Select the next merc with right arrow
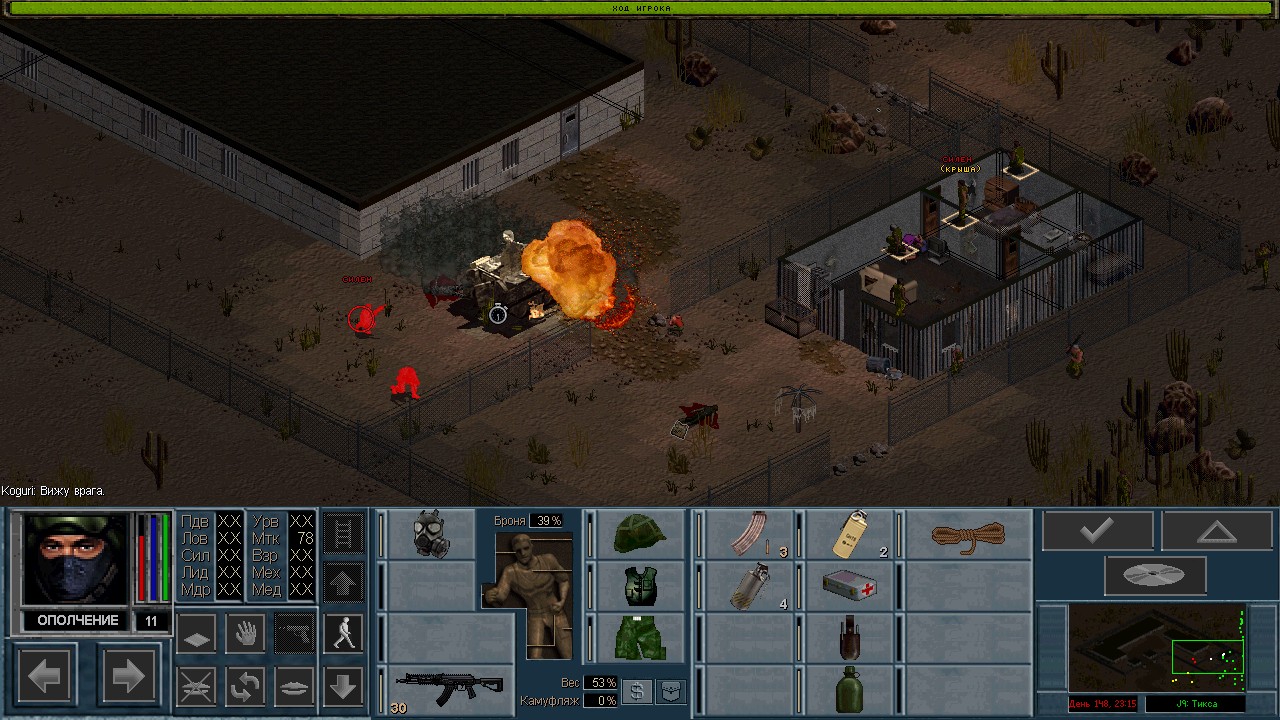 128,677
